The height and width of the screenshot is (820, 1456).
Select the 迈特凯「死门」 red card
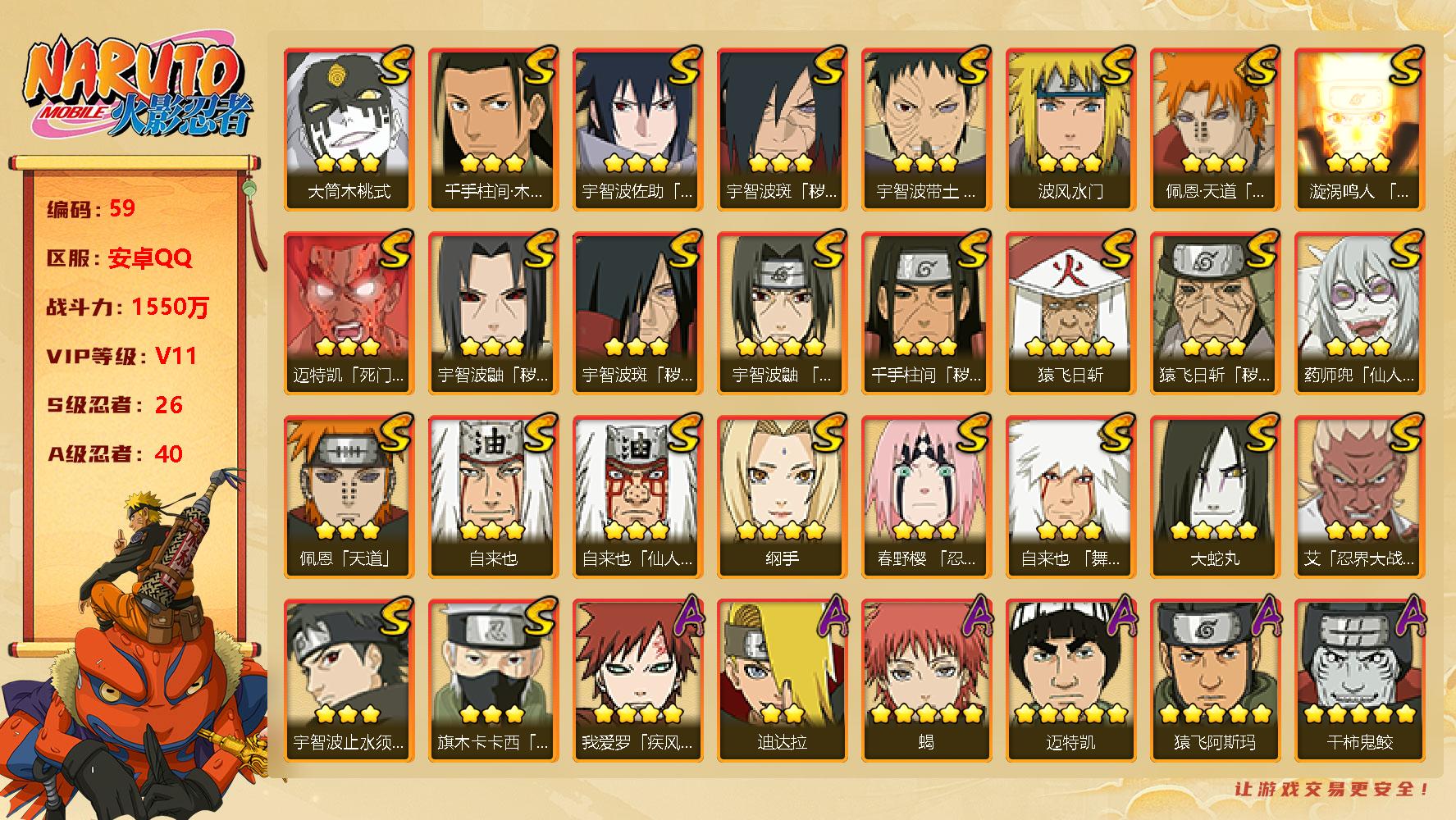349,312
